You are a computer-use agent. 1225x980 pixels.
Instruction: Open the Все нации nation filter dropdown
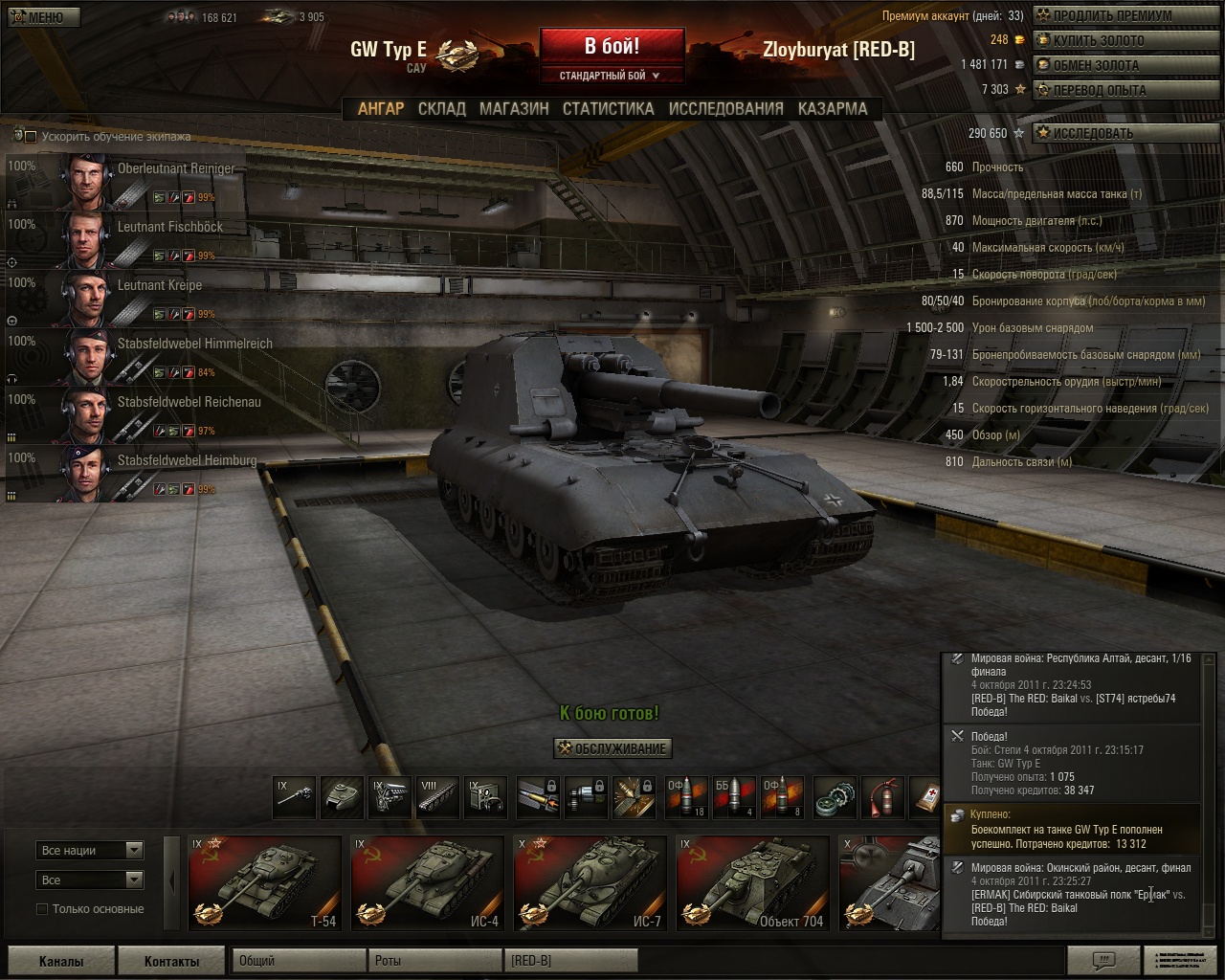pos(91,850)
